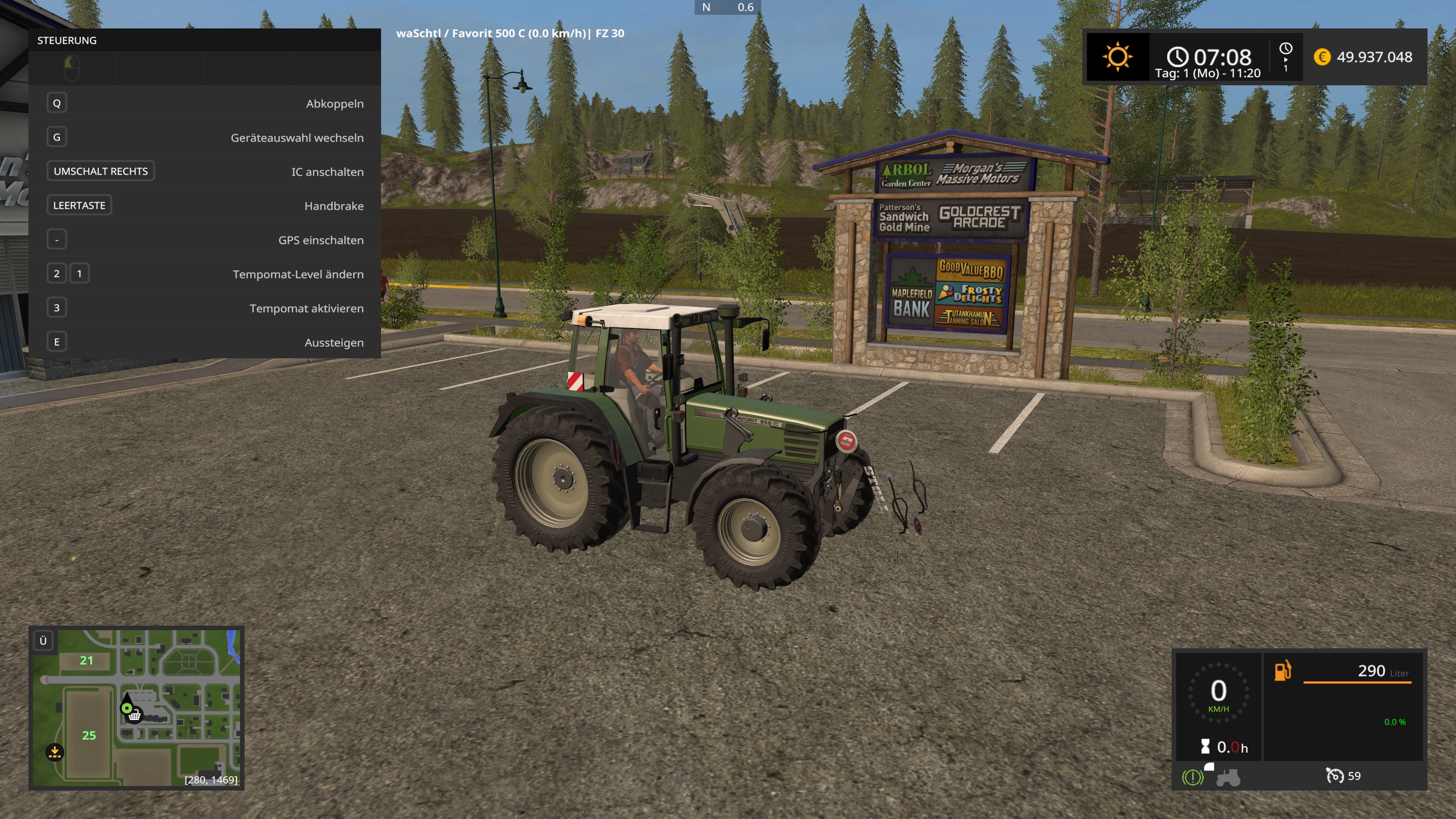Activate the Handbrake control entry

pyautogui.click(x=204, y=206)
